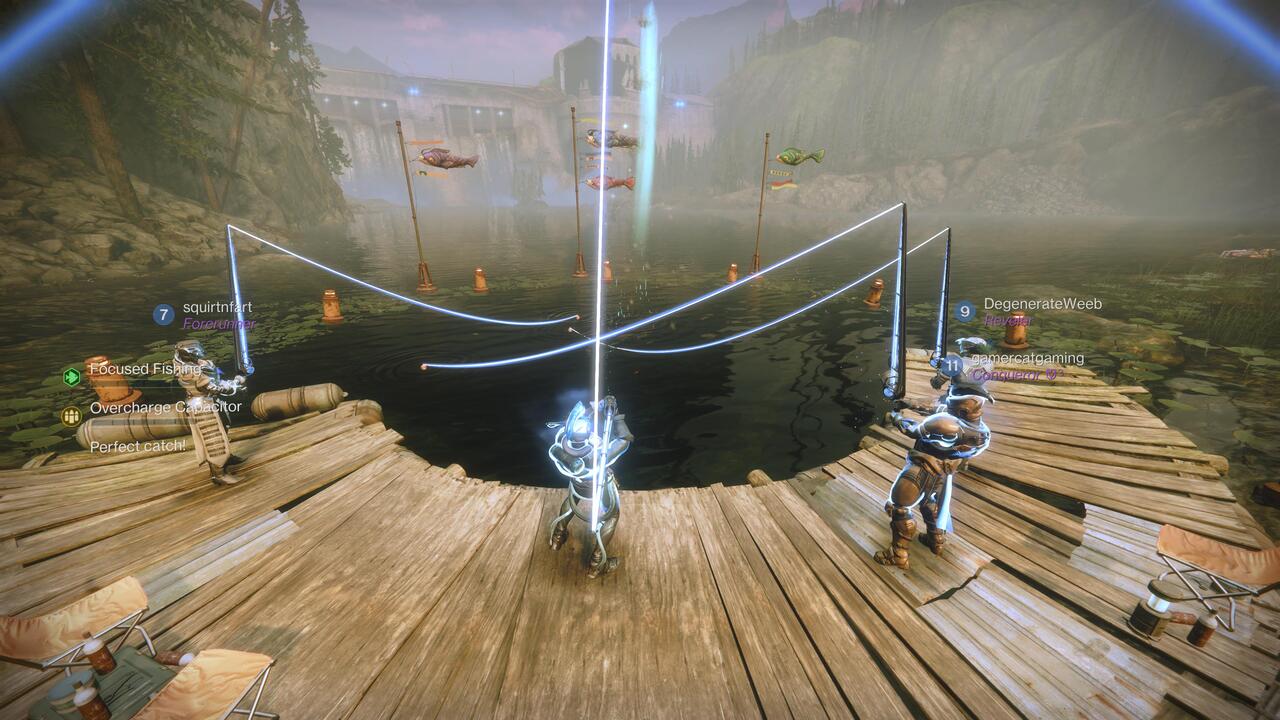1280x720 pixels.
Task: Expand DegenerateWeeb's nameplate details
Action: [x=1043, y=302]
